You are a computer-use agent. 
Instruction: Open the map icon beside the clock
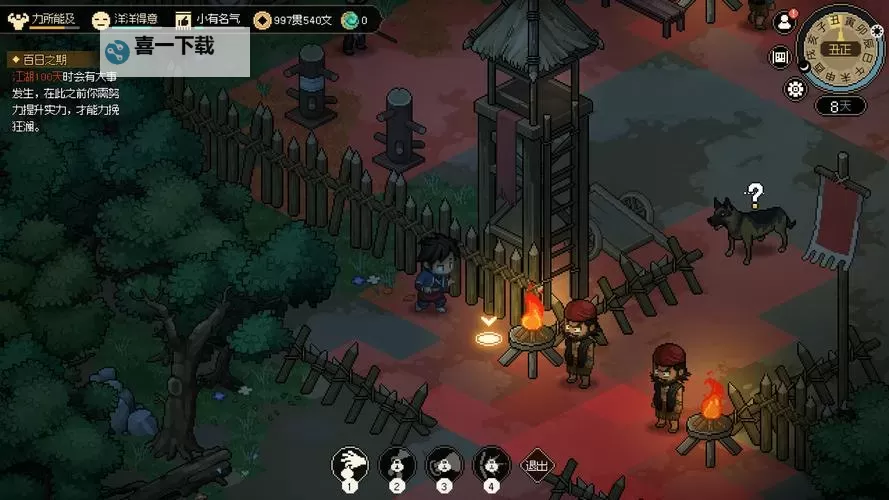coord(780,56)
